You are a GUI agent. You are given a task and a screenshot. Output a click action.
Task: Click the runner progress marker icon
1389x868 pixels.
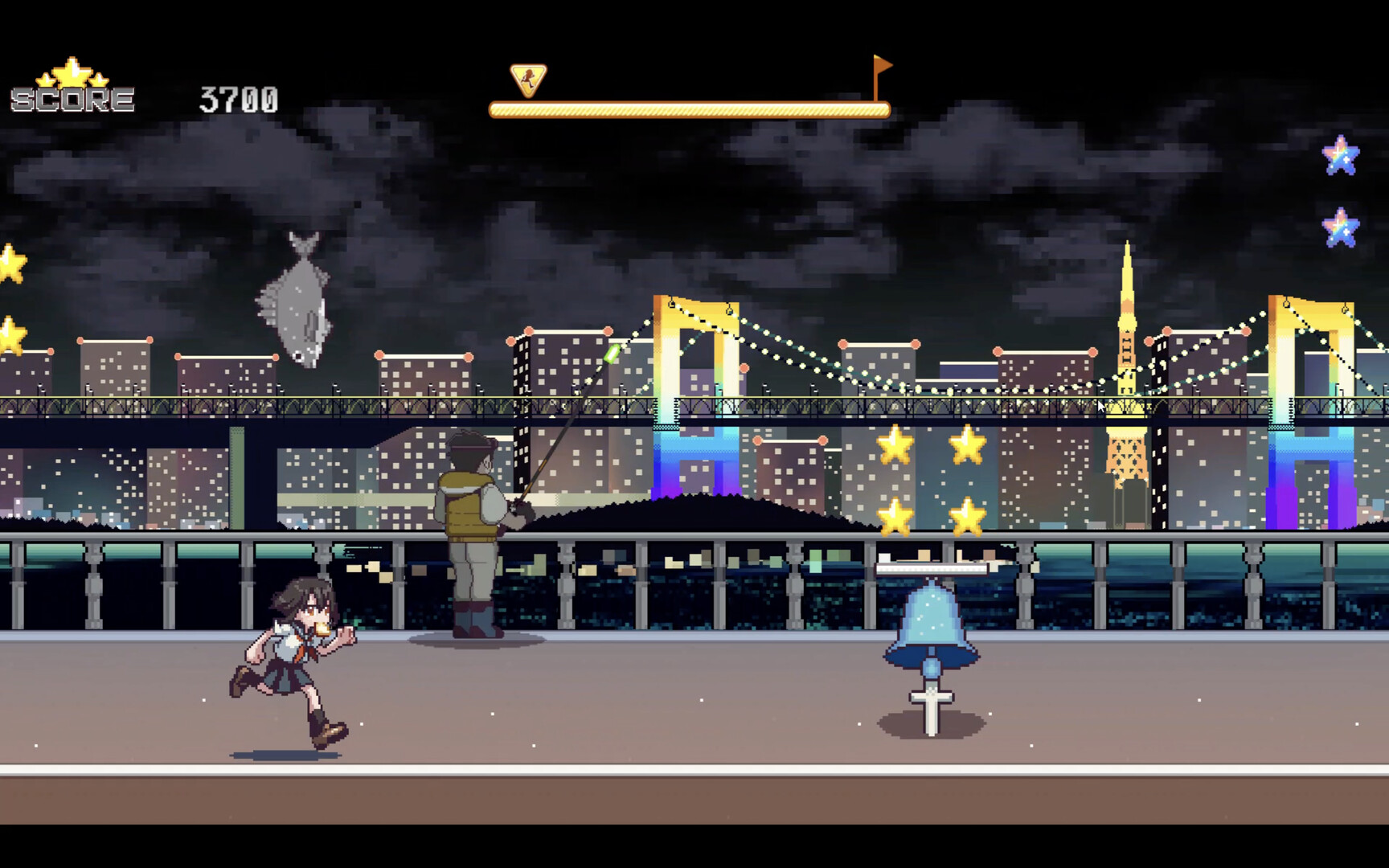click(x=528, y=80)
